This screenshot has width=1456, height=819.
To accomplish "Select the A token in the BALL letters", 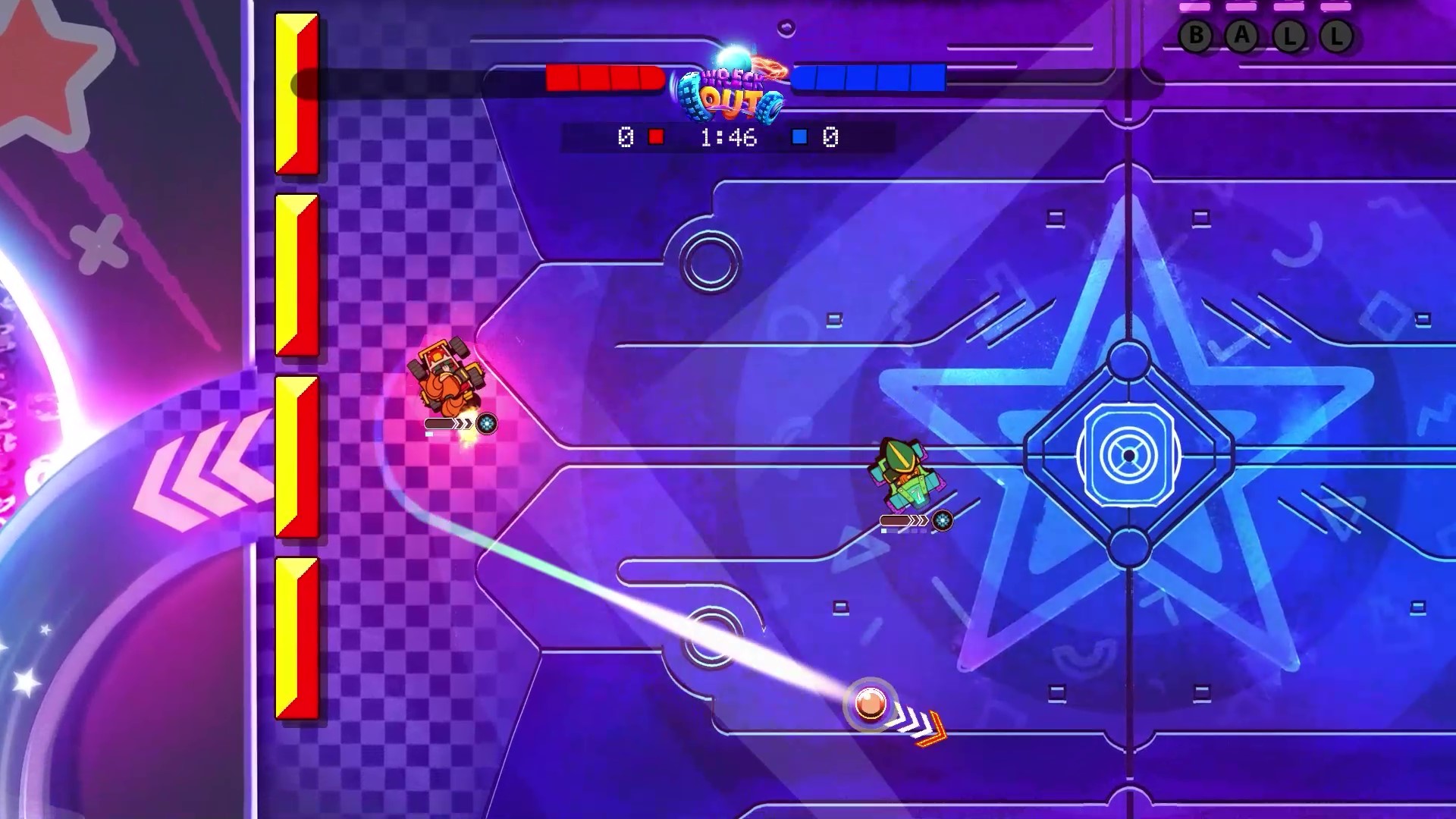I will (1241, 36).
